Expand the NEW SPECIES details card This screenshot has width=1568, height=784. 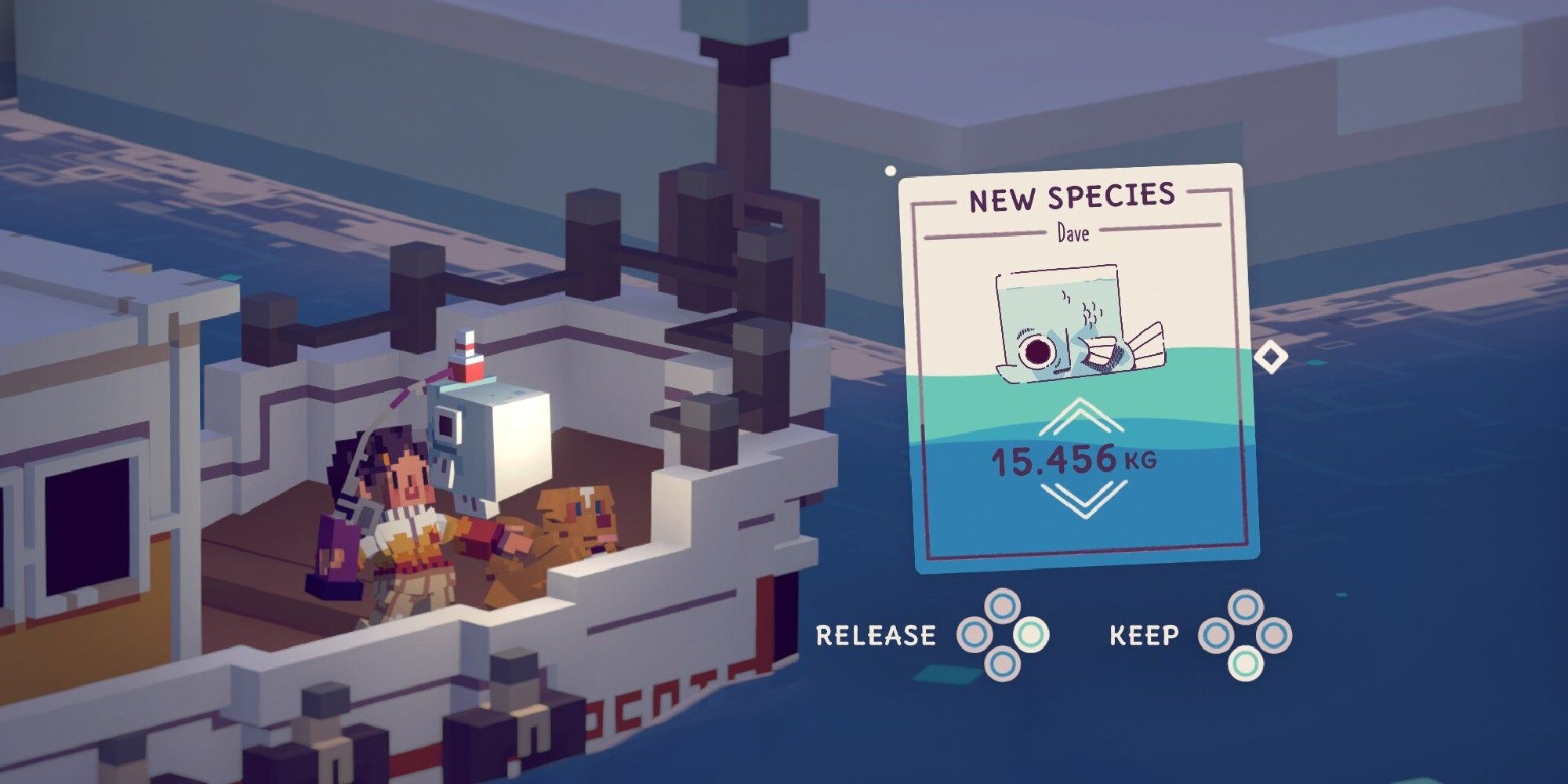pos(1076,368)
